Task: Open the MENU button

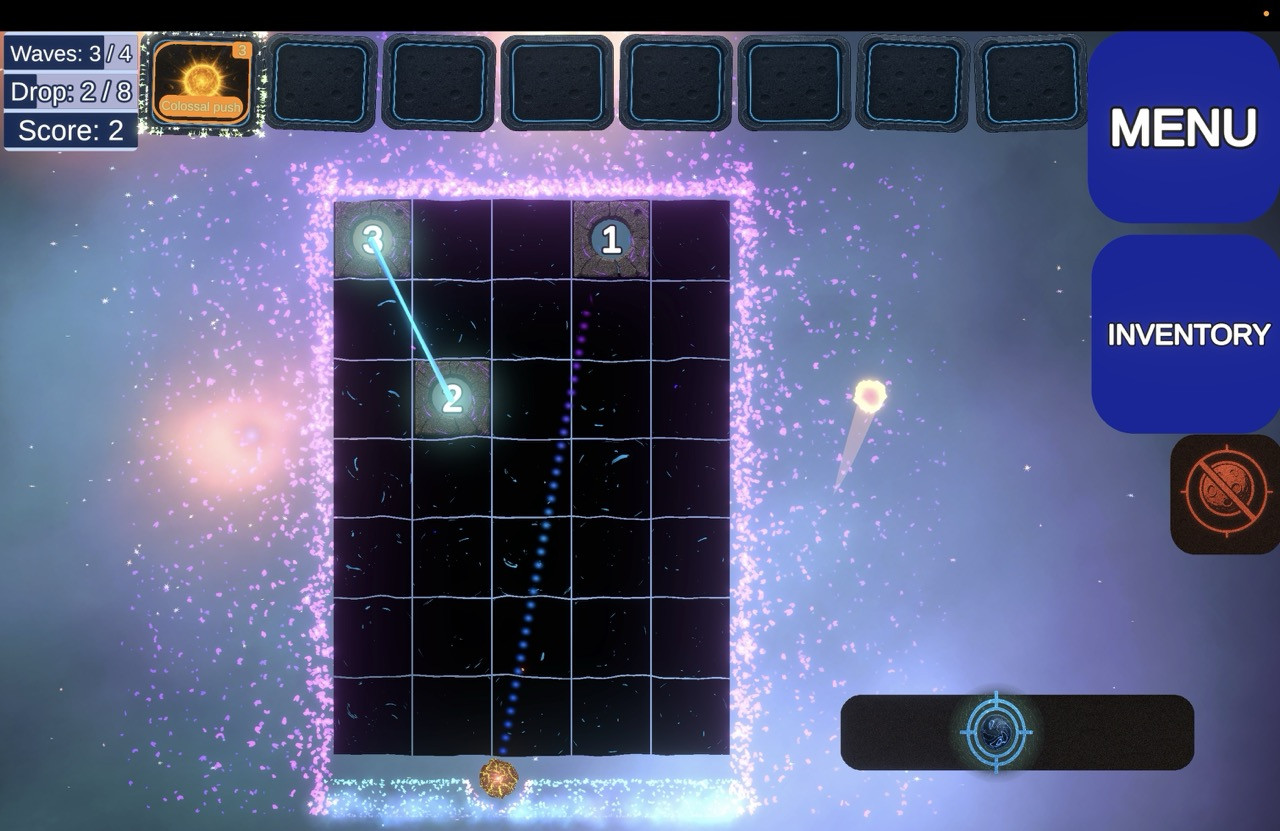Action: click(1183, 127)
